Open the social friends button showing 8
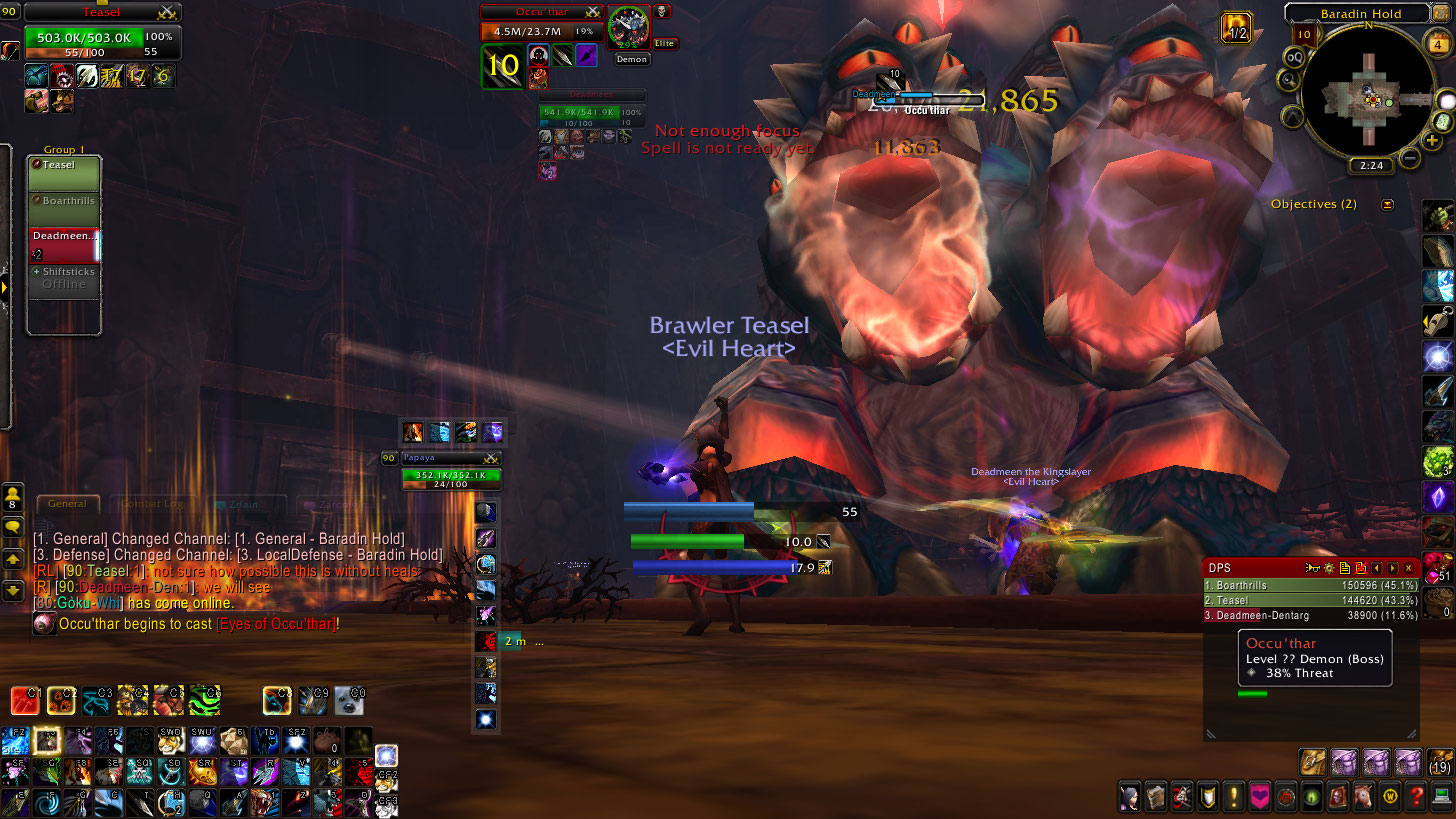This screenshot has width=1456, height=819. (x=13, y=497)
